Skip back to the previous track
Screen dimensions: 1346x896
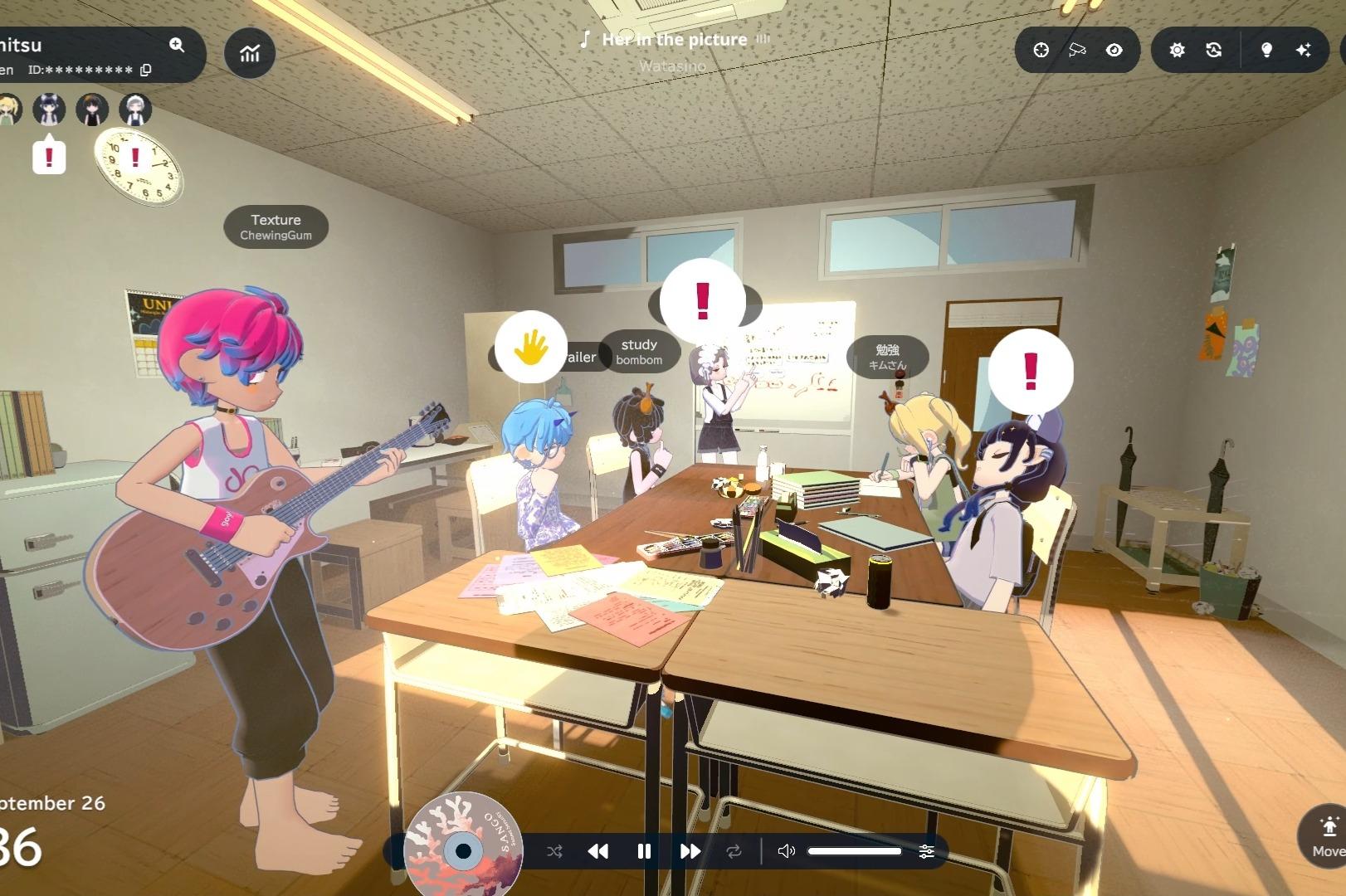coord(597,851)
